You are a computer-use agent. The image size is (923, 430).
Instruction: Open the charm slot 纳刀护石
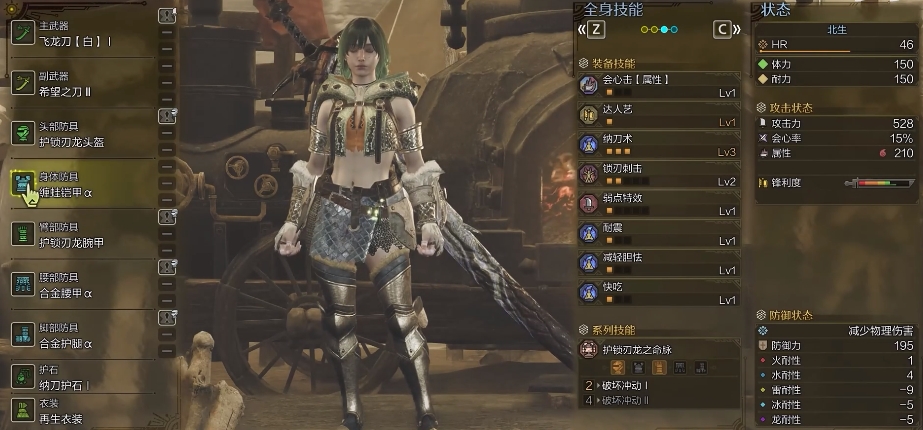[85, 377]
